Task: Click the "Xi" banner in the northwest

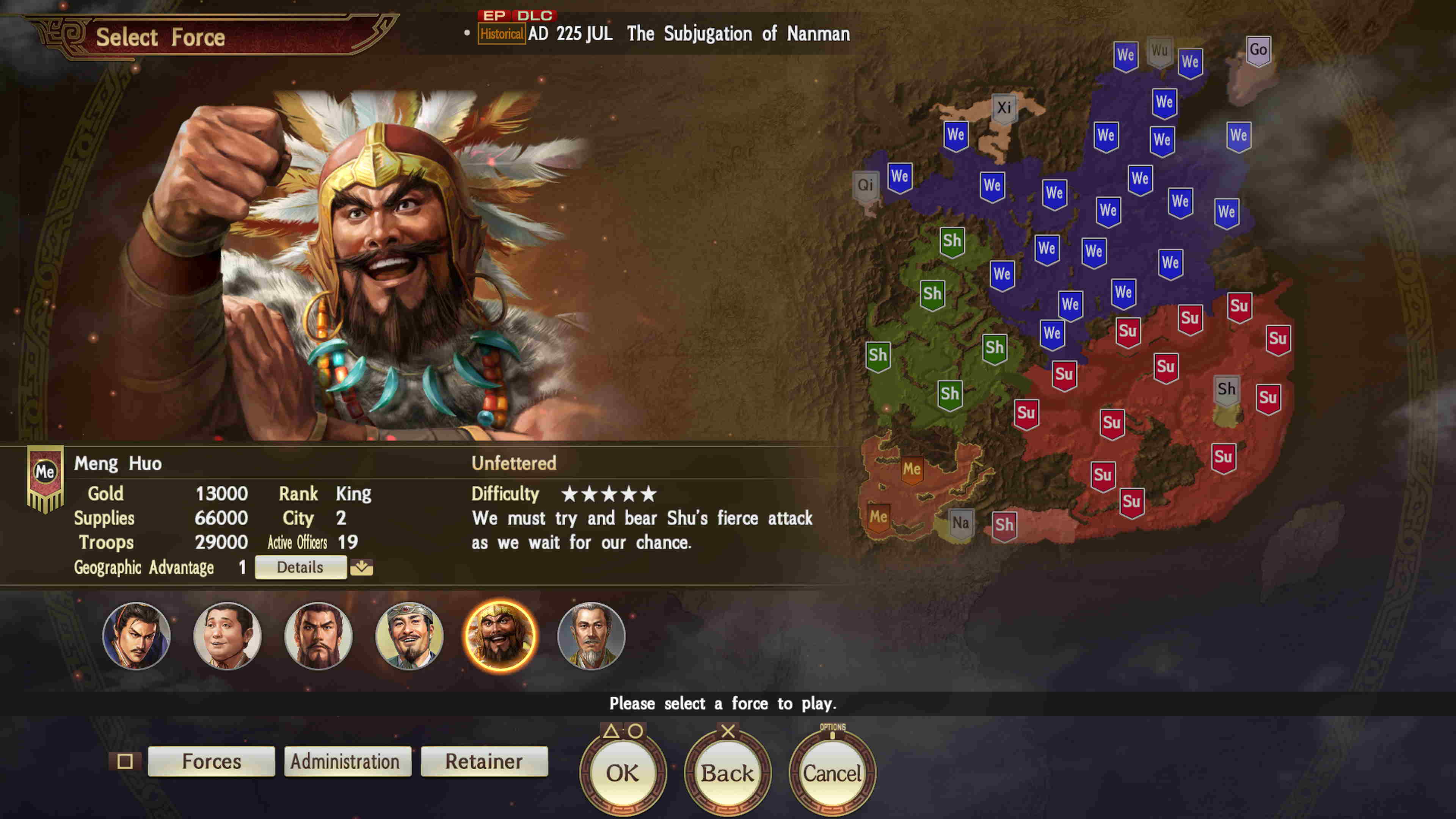Action: pos(1005,107)
